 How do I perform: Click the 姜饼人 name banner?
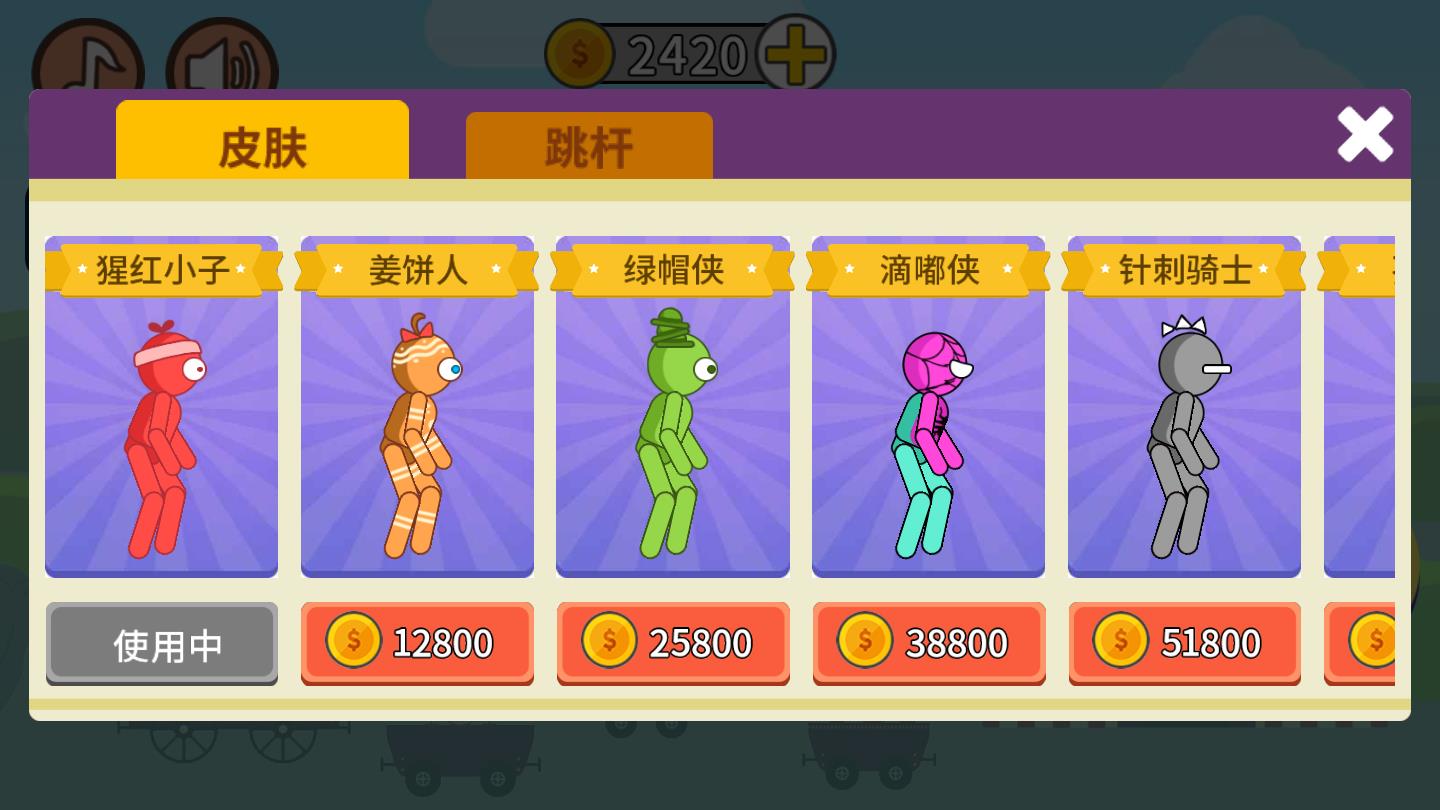click(x=417, y=269)
